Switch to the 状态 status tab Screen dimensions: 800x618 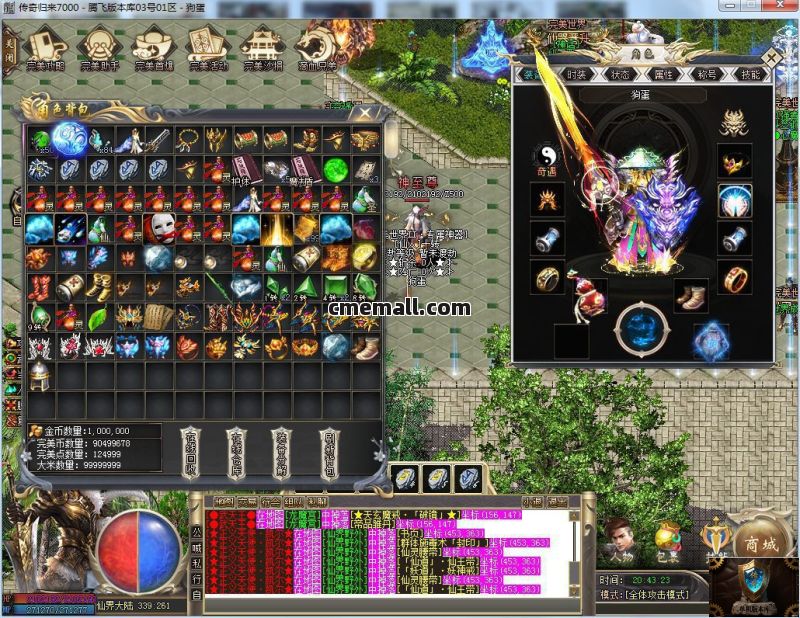(x=620, y=75)
